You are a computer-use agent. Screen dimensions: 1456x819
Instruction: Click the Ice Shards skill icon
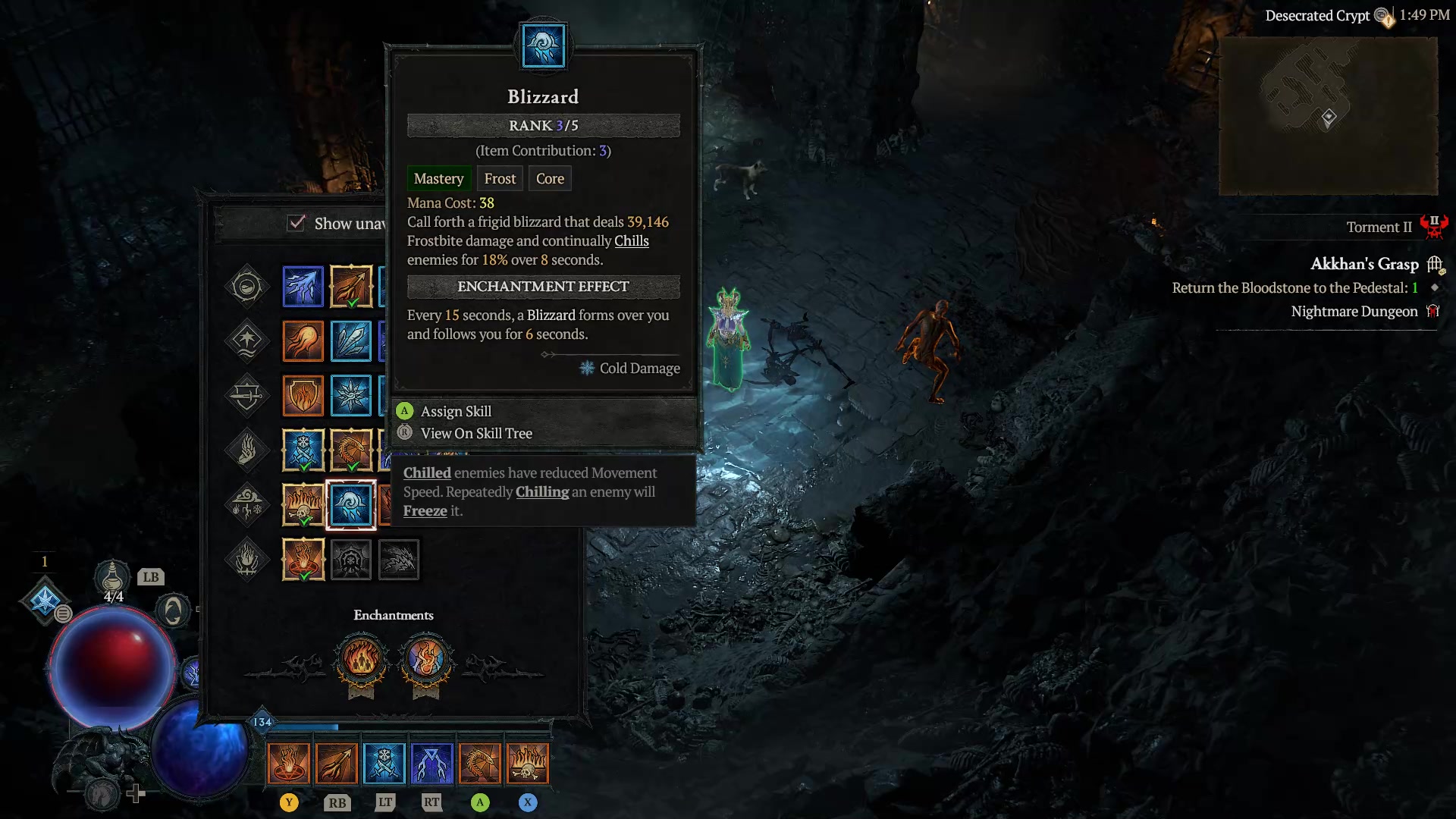pyautogui.click(x=353, y=341)
